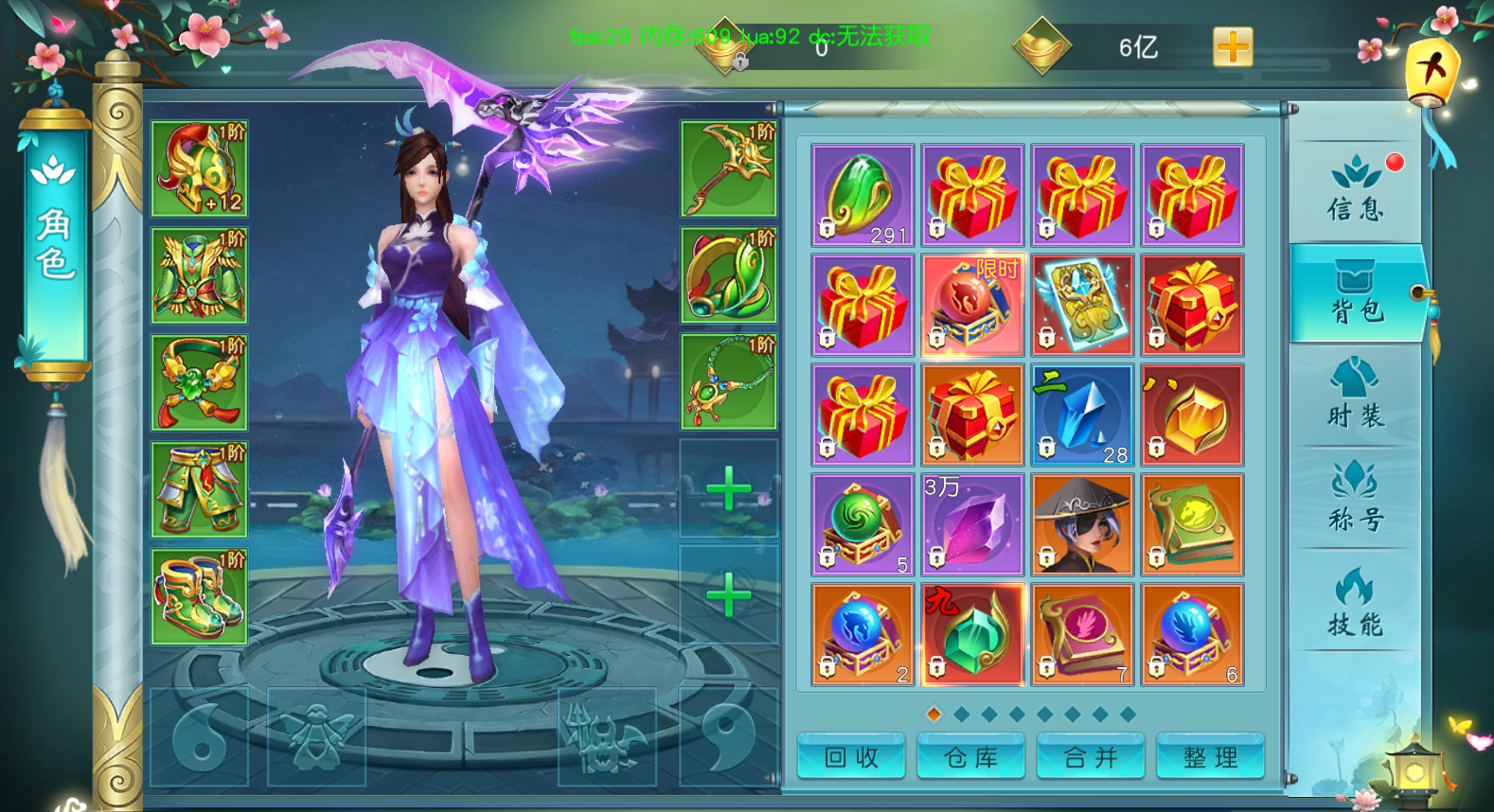The height and width of the screenshot is (812, 1494).
Task: Select the equipped helmet with +12
Action: pos(200,169)
